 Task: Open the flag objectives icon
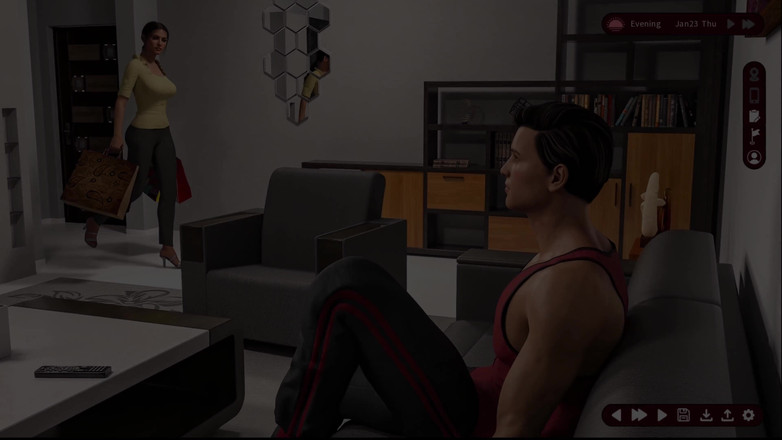pos(754,136)
